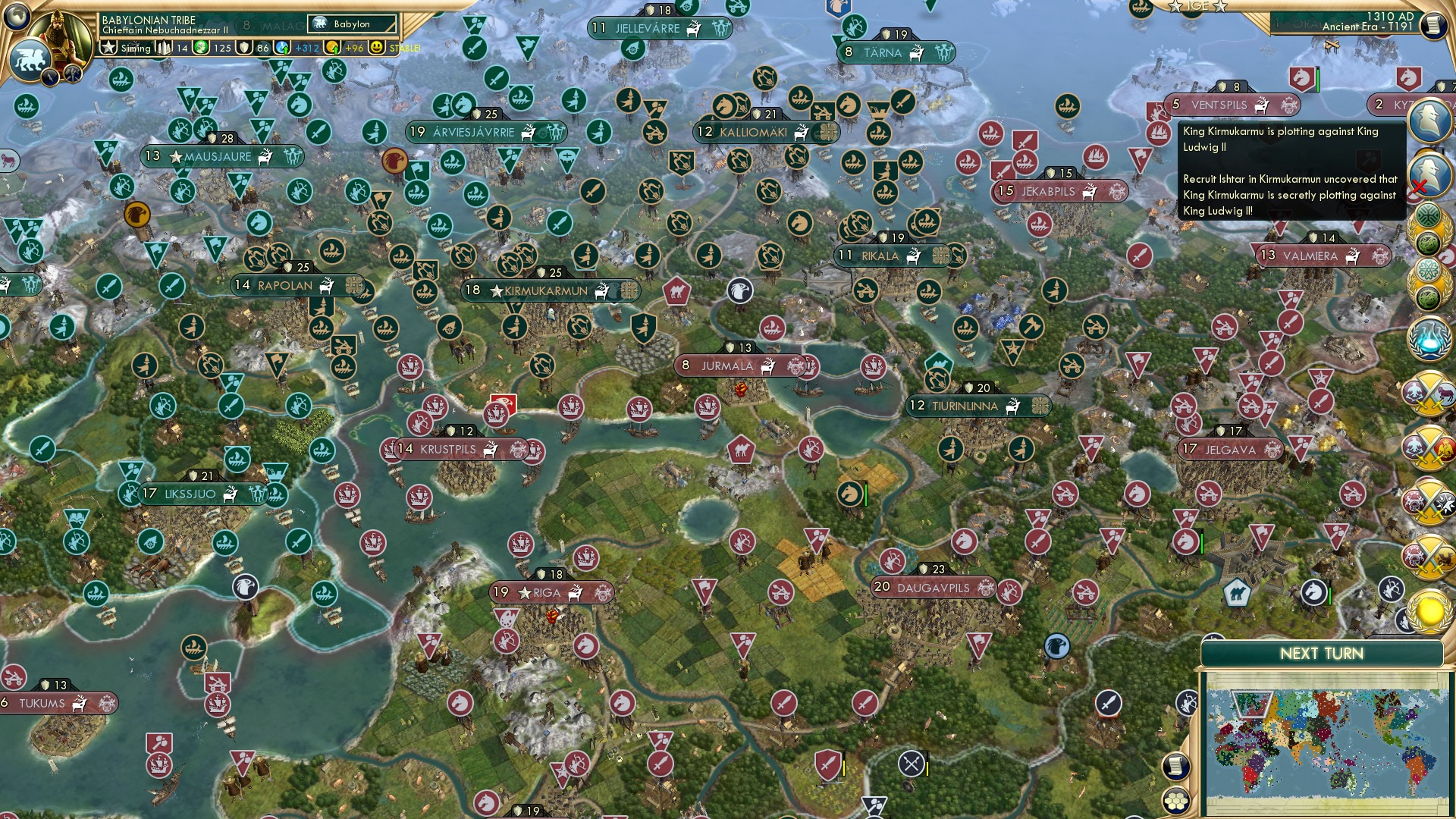The width and height of the screenshot is (1456, 819).
Task: Open the leader portrait notification on the right edge
Action: coord(1429,121)
